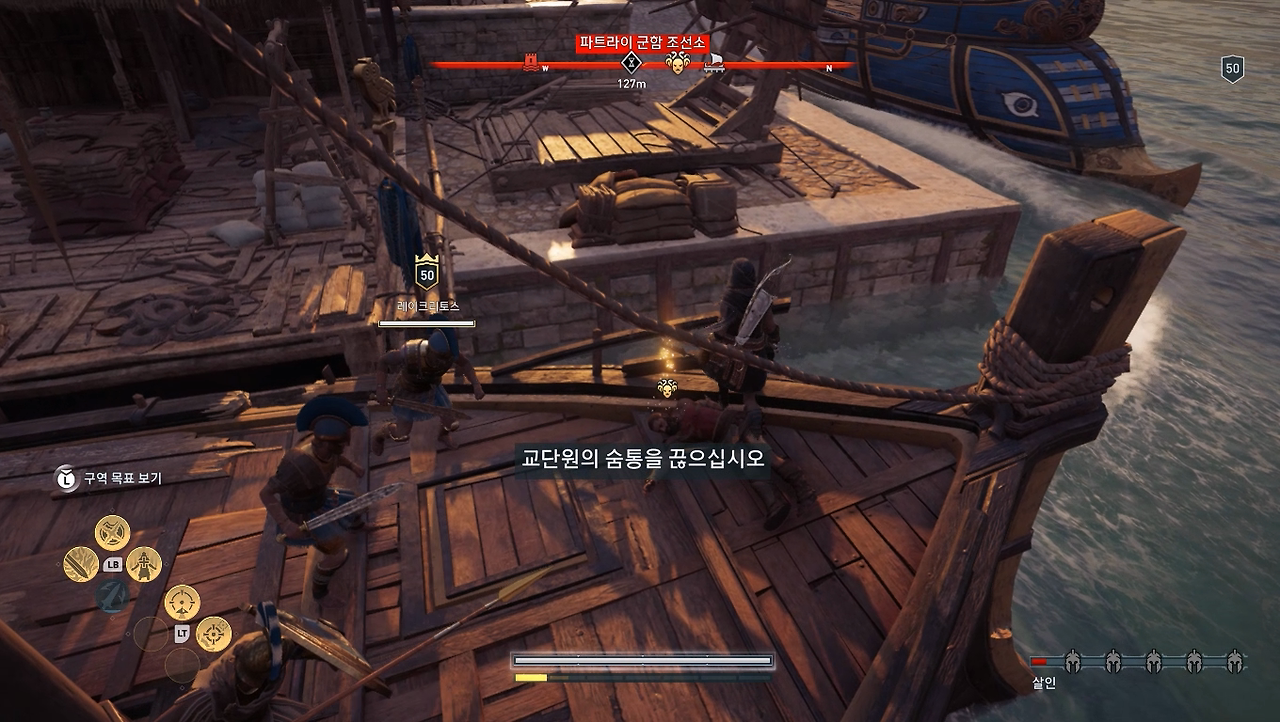The height and width of the screenshot is (722, 1280).
Task: Select the second crosshair ability near LT
Action: click(x=212, y=635)
